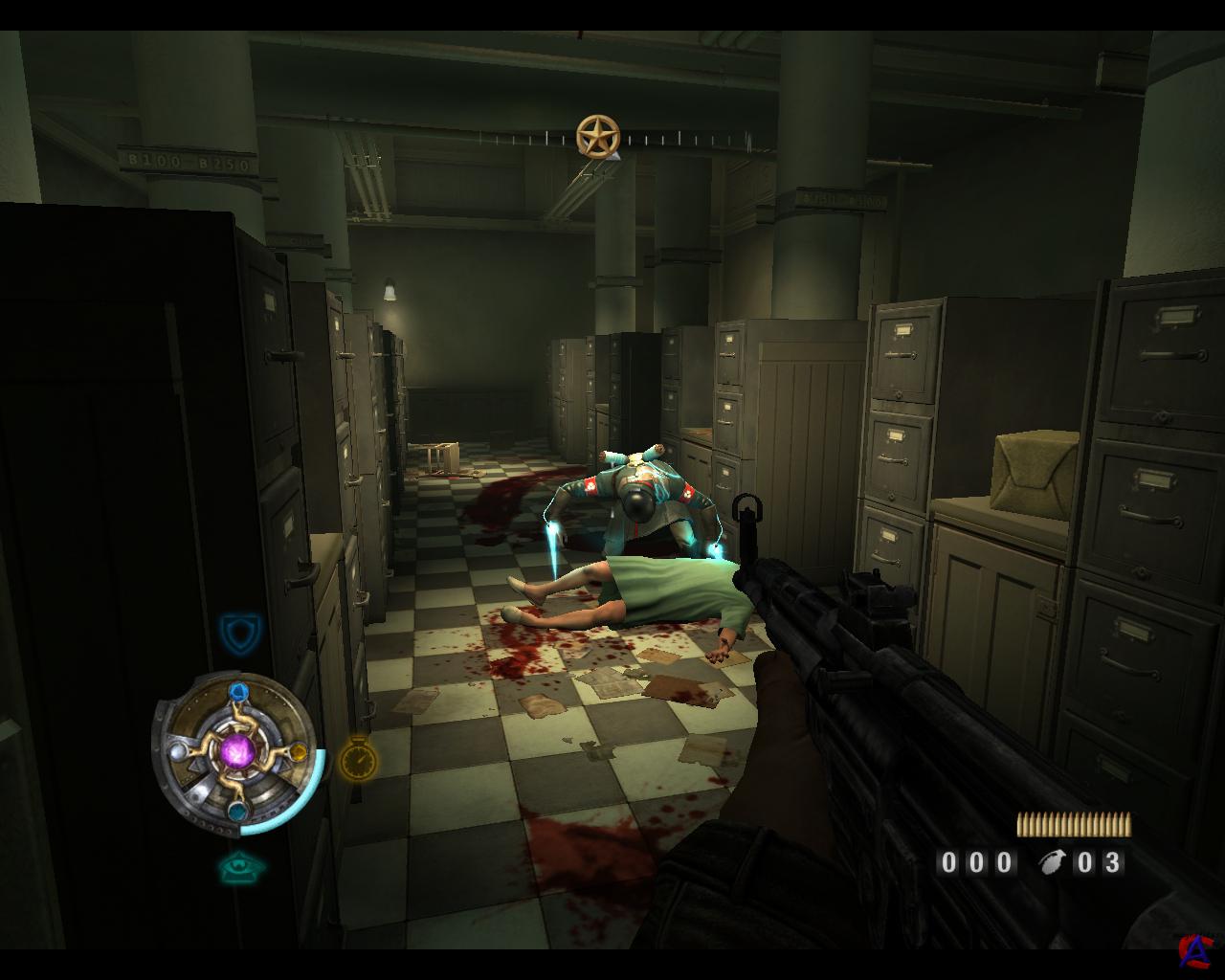Activate the yellow stopwatch Mire power
The image size is (1225, 980).
(x=358, y=757)
